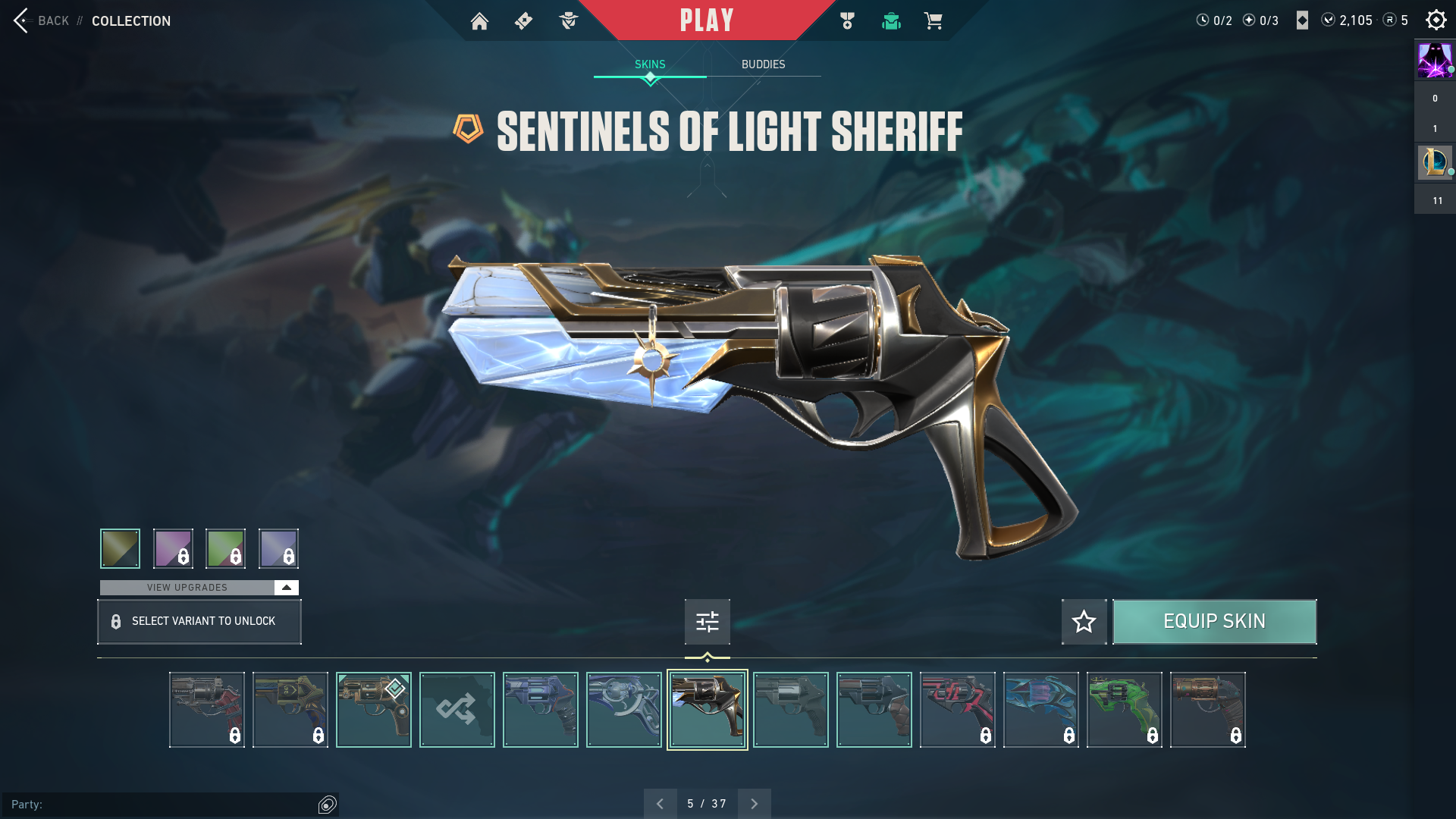
Task: Go to the next skin page
Action: pyautogui.click(x=754, y=804)
